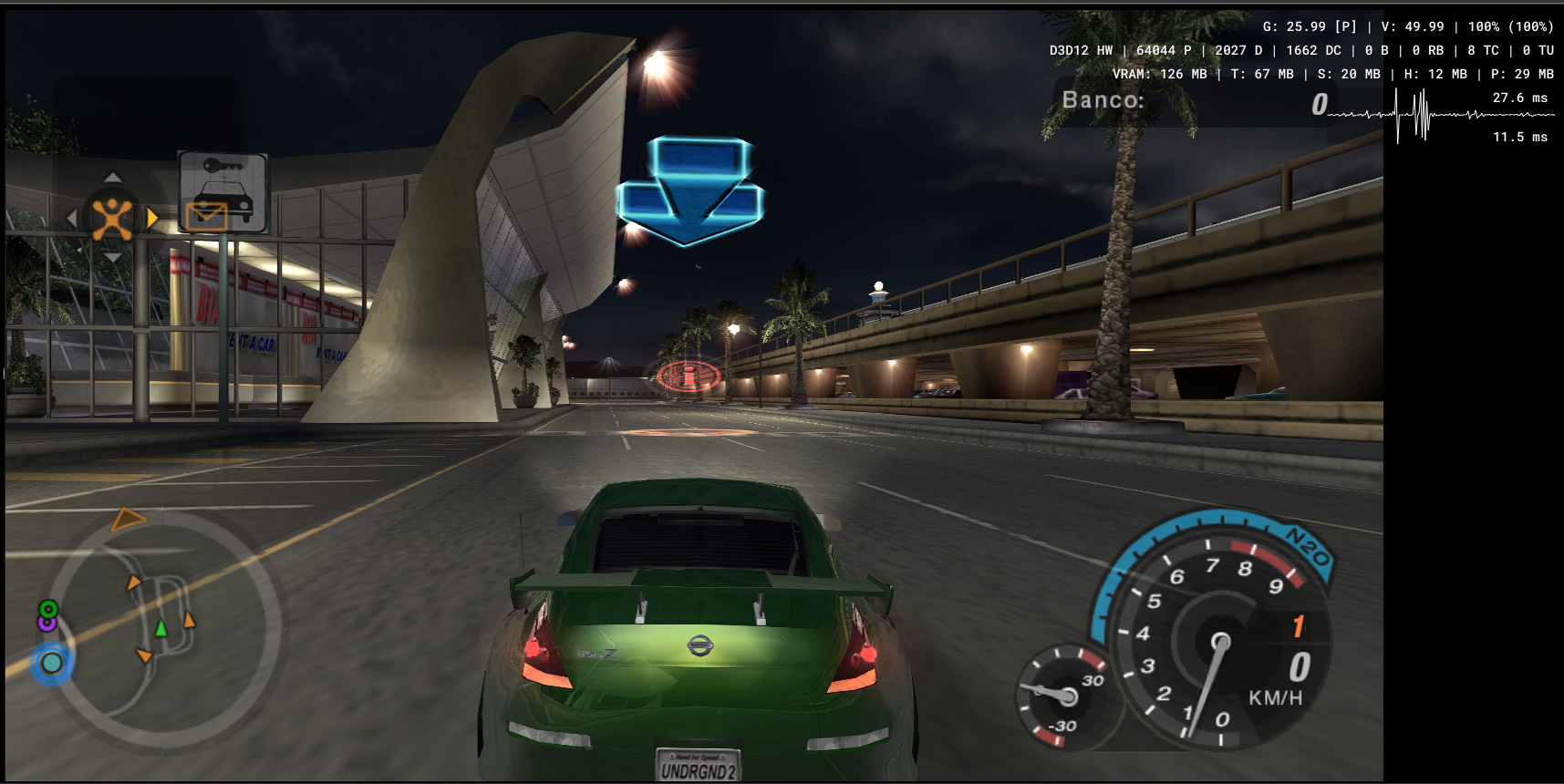Select the blue glowing GPS arrow in the sky
This screenshot has width=1564, height=784.
(691, 188)
